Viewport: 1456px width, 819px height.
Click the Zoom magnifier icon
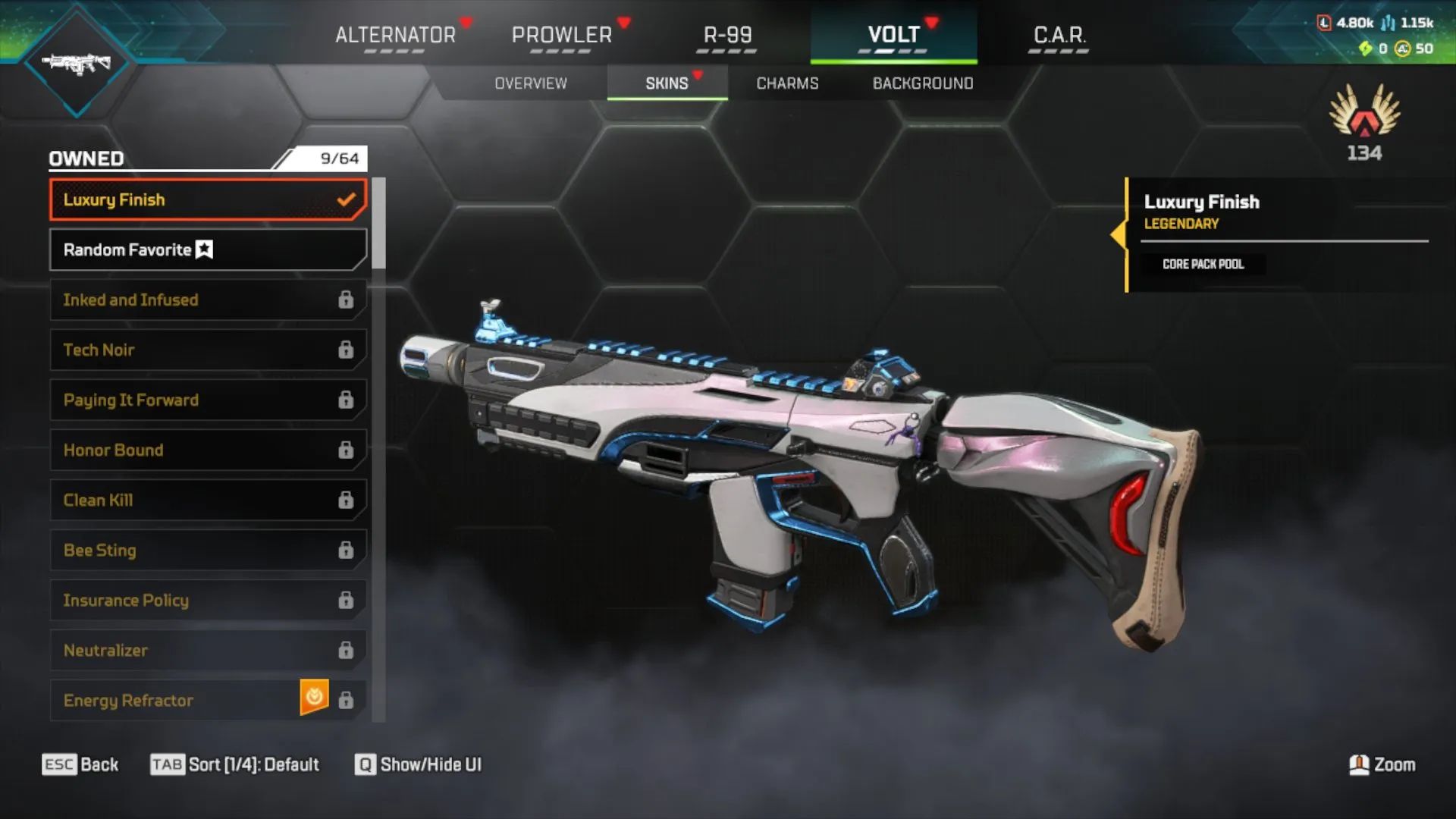pyautogui.click(x=1361, y=764)
